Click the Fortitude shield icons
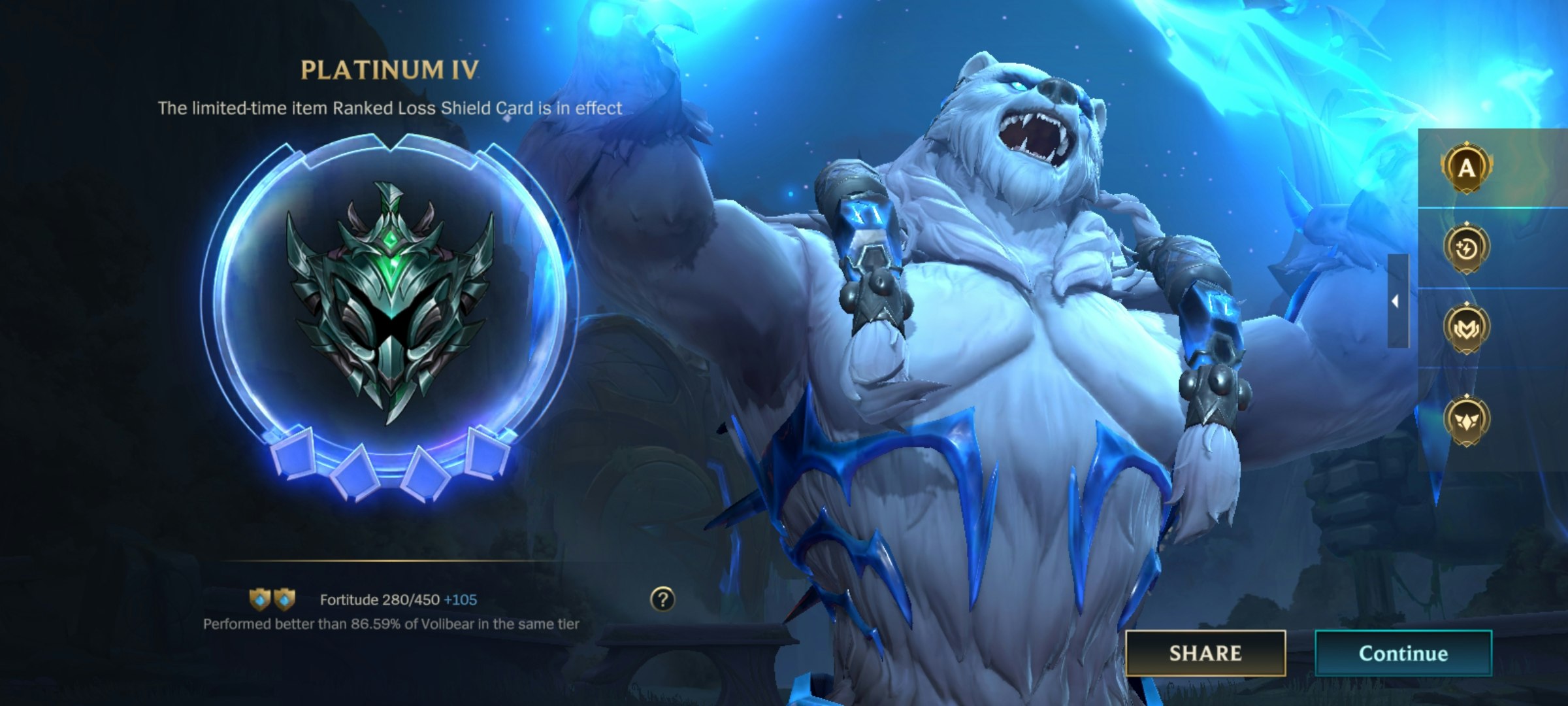The image size is (1568, 706). (x=272, y=598)
